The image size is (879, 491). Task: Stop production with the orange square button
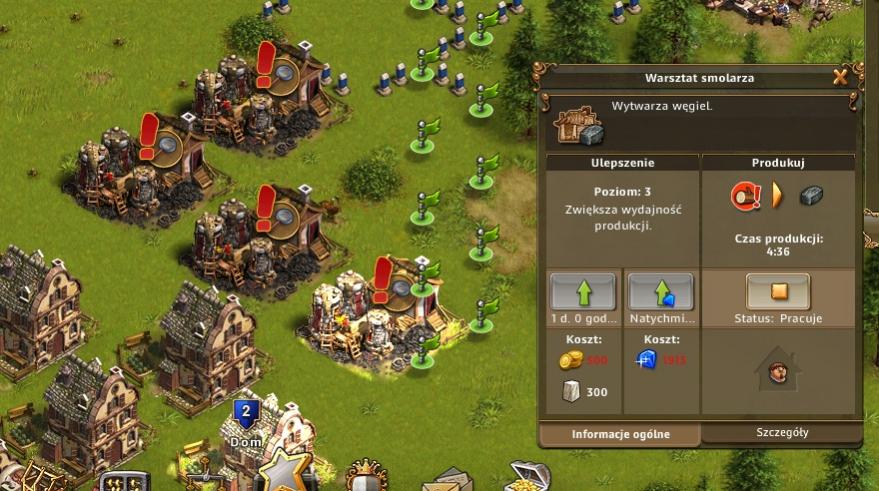coord(778,292)
